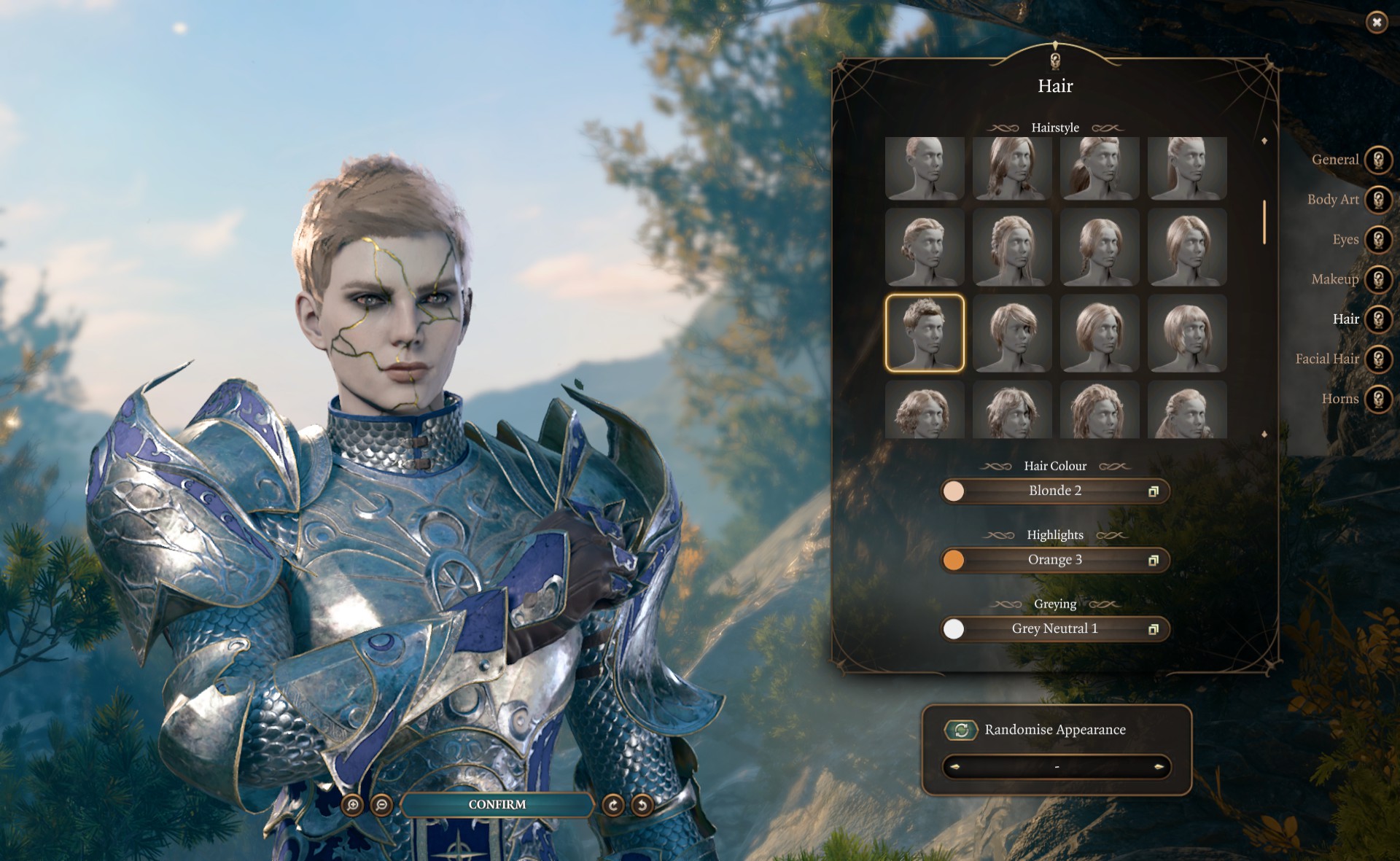This screenshot has width=1400, height=861.
Task: Close the appearance editor
Action: click(x=1376, y=23)
